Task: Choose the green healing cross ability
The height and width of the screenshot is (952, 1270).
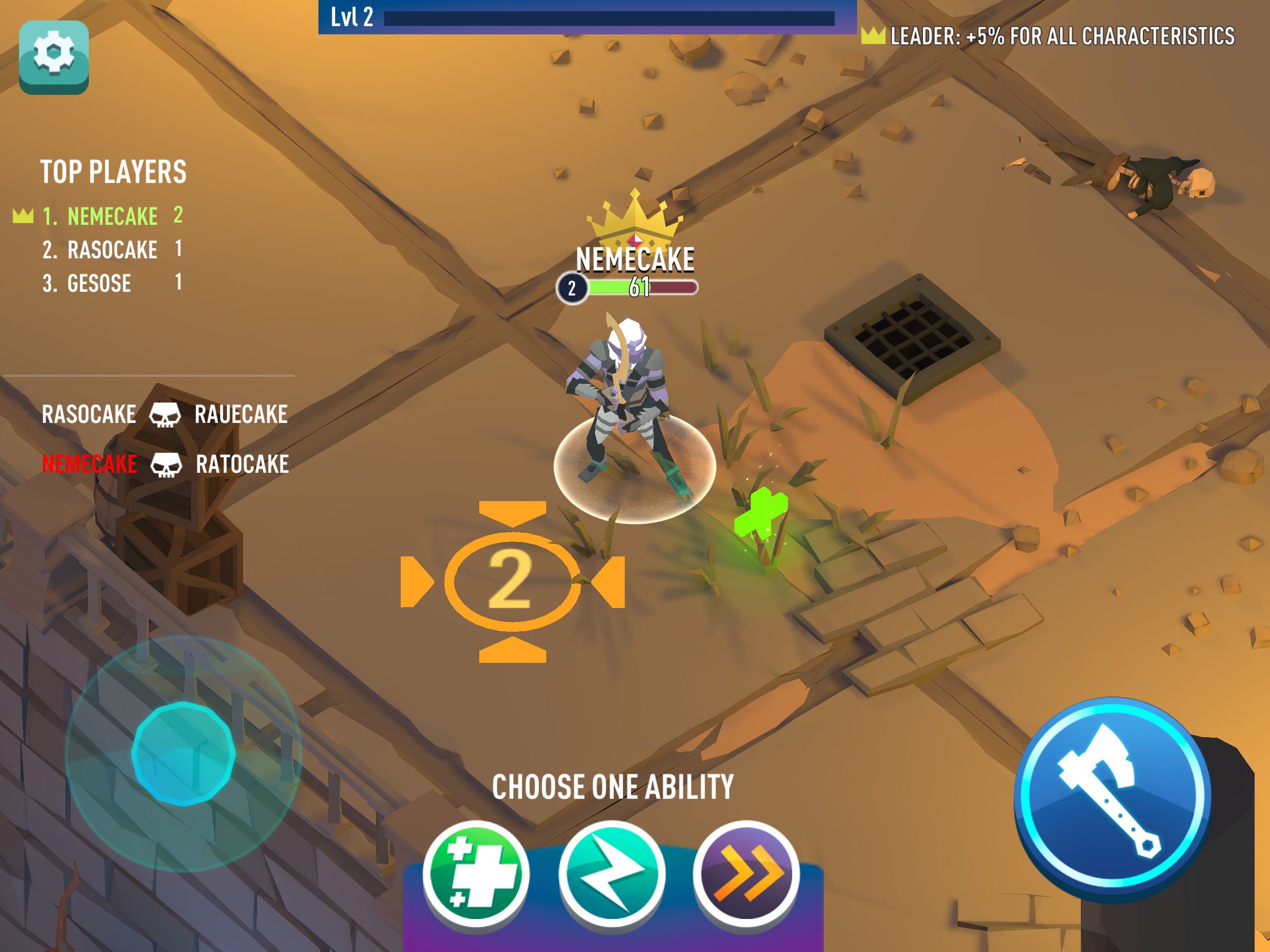Action: click(476, 872)
